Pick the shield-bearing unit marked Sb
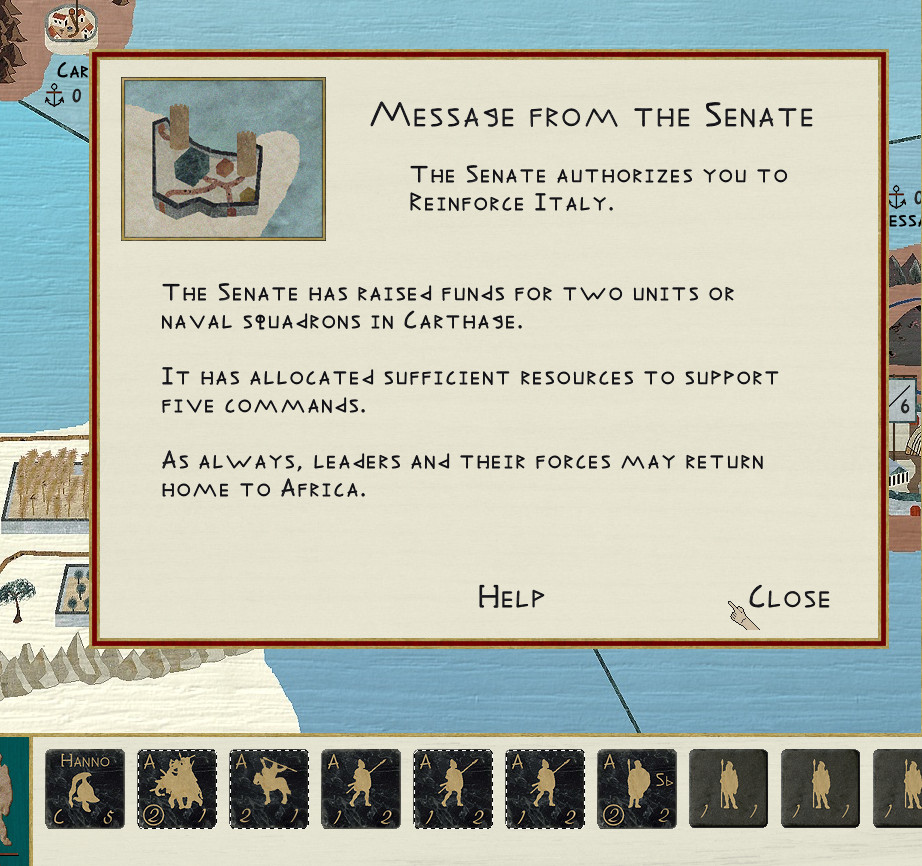922x866 pixels. (x=637, y=789)
